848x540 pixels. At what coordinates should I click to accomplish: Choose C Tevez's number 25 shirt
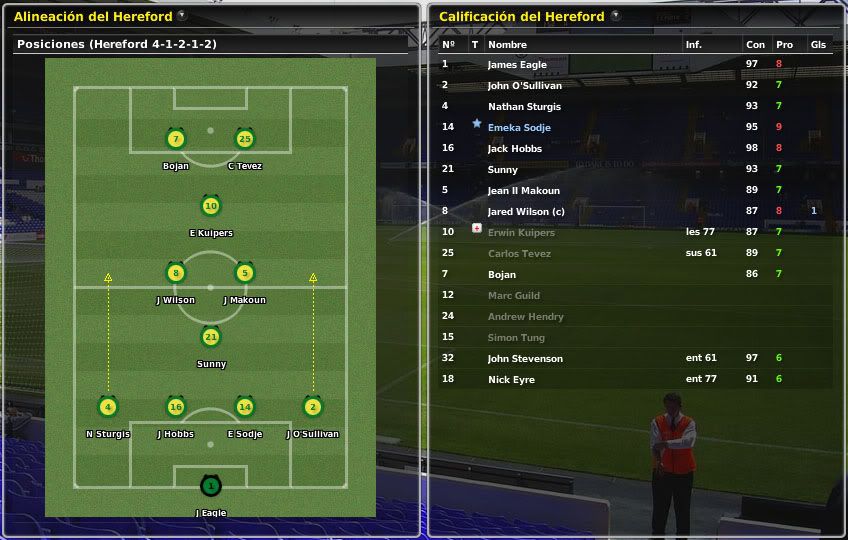point(244,139)
